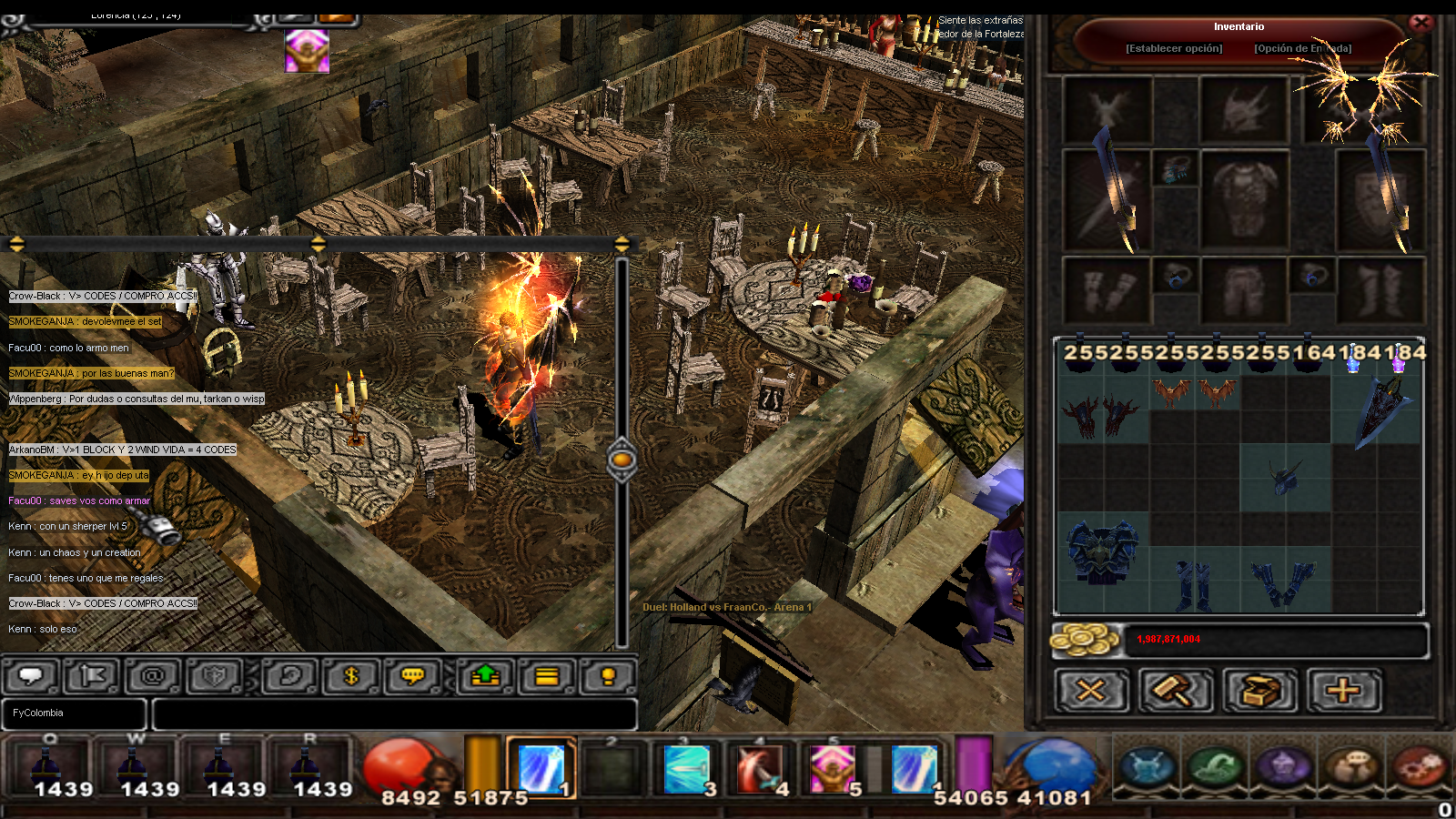Click the hammer repair button
The height and width of the screenshot is (819, 1456).
(x=1175, y=691)
